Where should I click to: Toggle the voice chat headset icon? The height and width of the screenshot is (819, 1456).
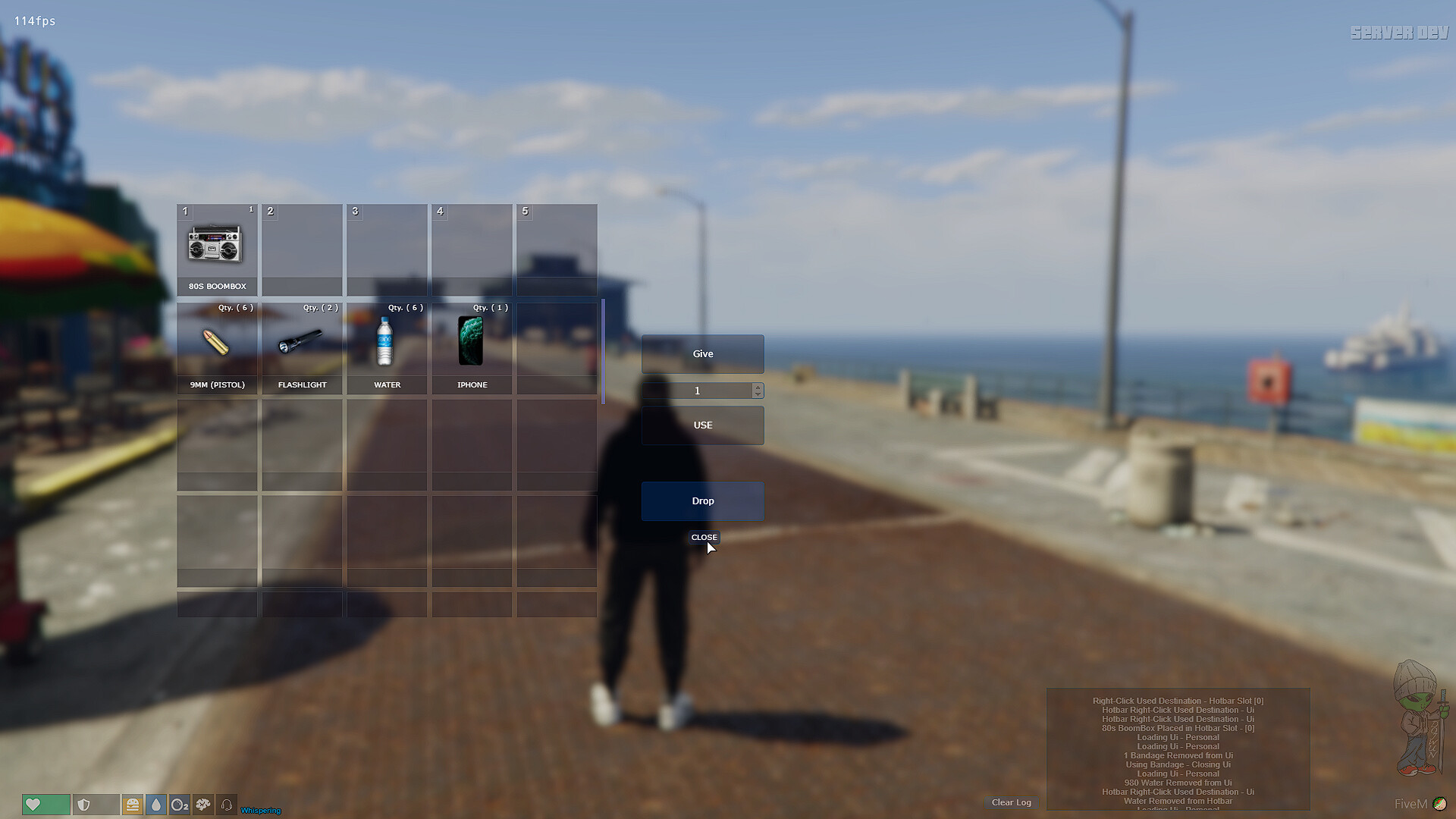point(227,805)
